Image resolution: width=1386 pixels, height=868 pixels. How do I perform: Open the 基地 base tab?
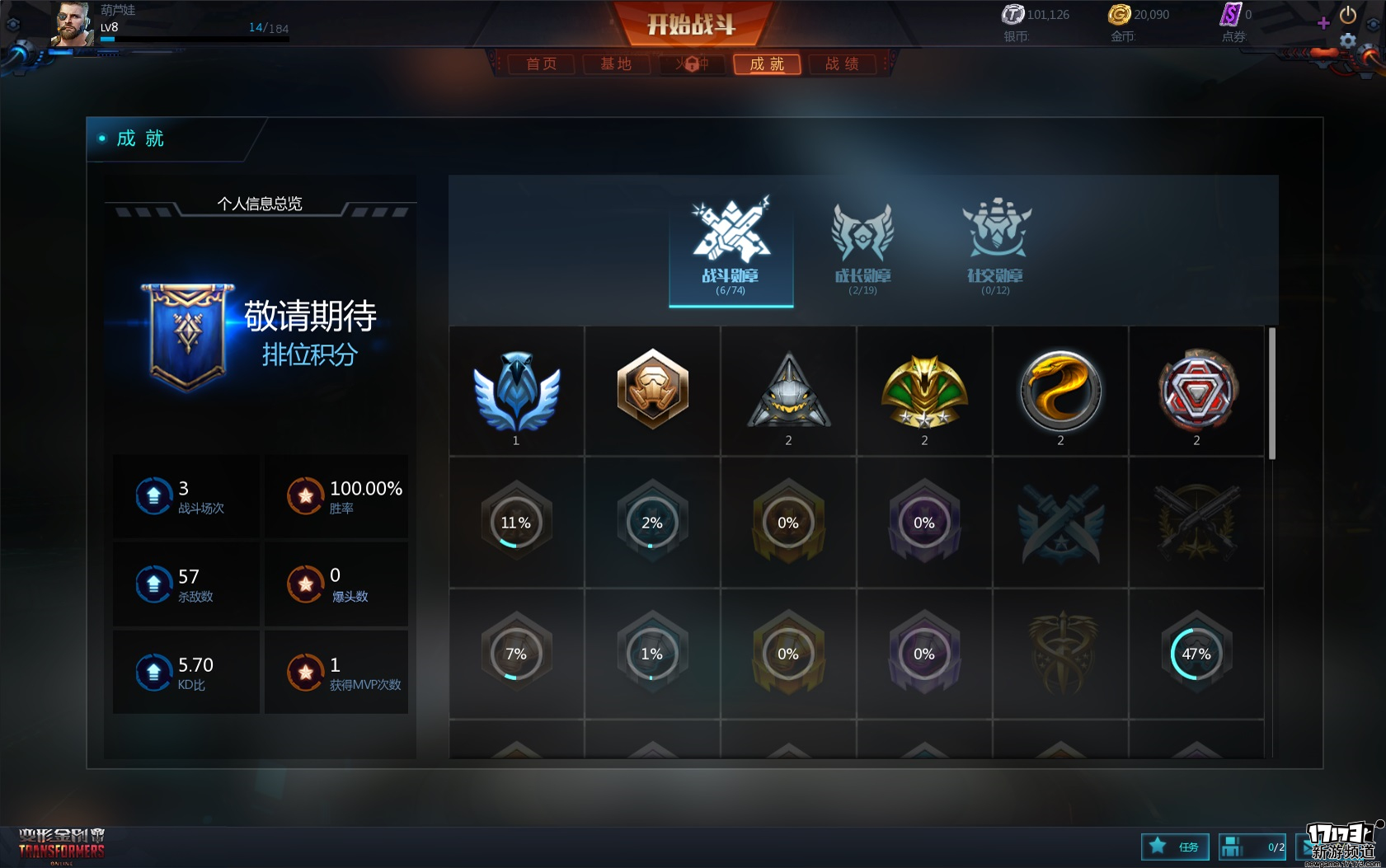[616, 64]
